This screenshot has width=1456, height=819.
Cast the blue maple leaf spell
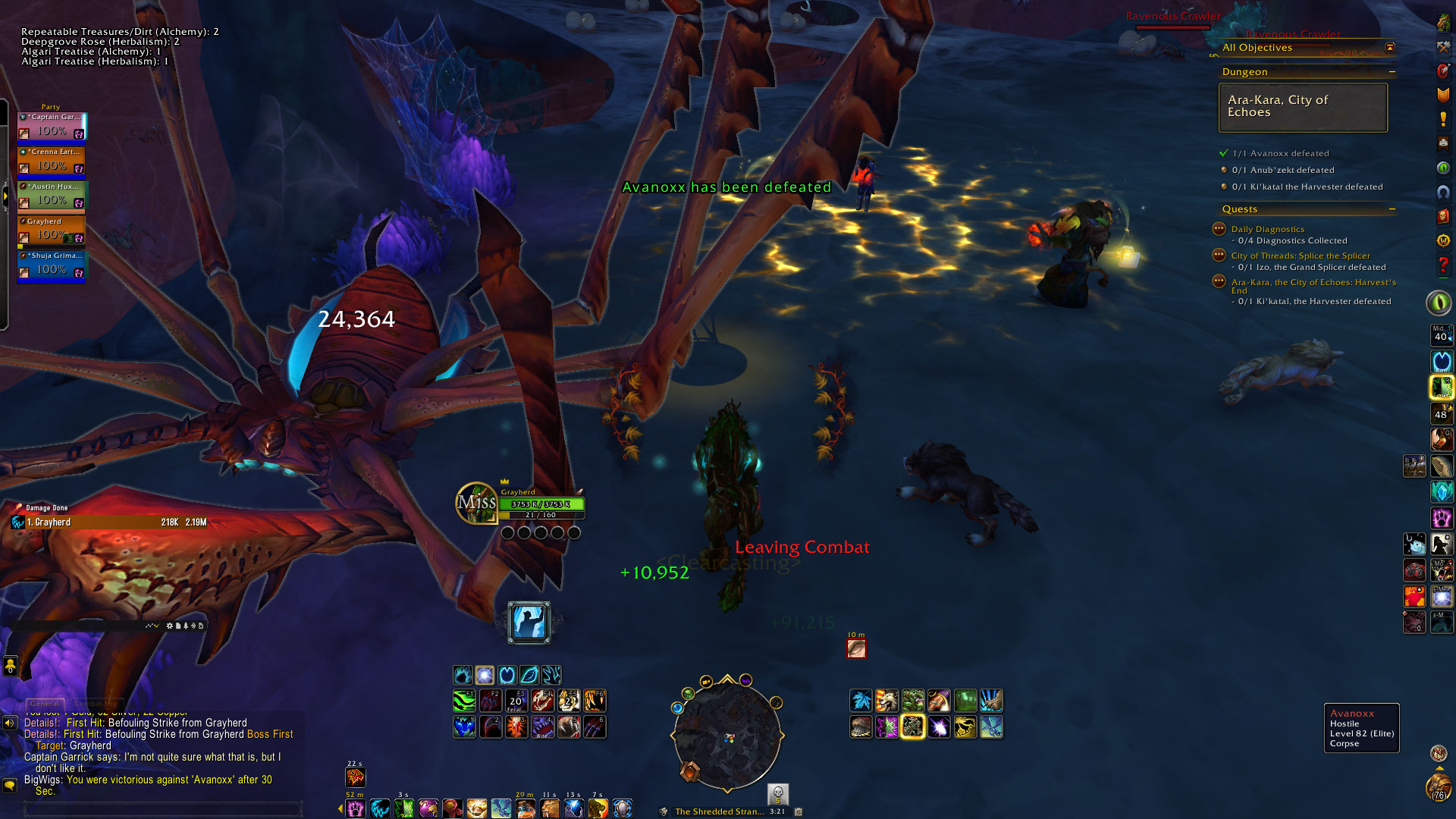[861, 701]
